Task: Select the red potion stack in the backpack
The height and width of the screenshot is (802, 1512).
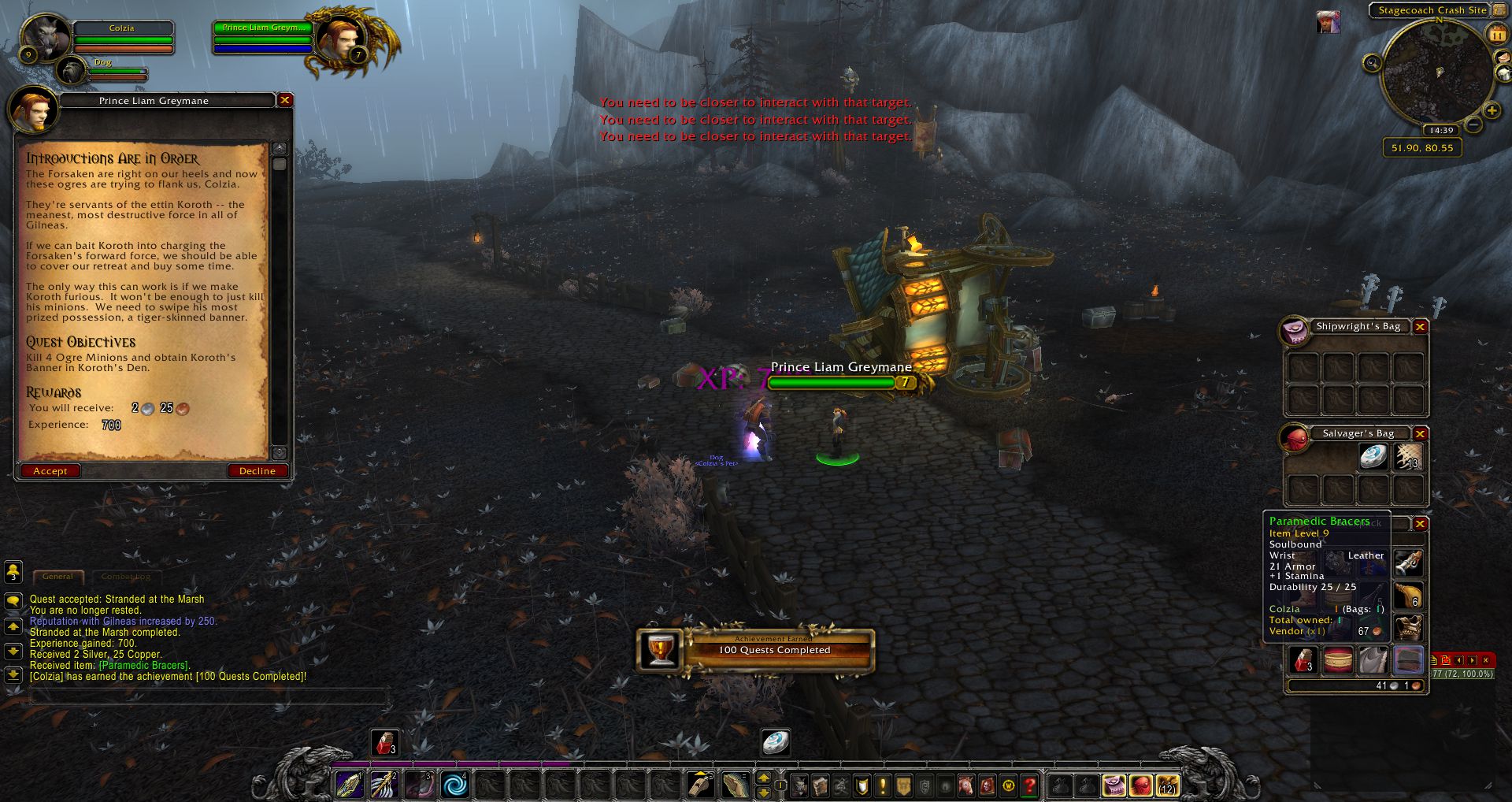Action: point(1303,660)
